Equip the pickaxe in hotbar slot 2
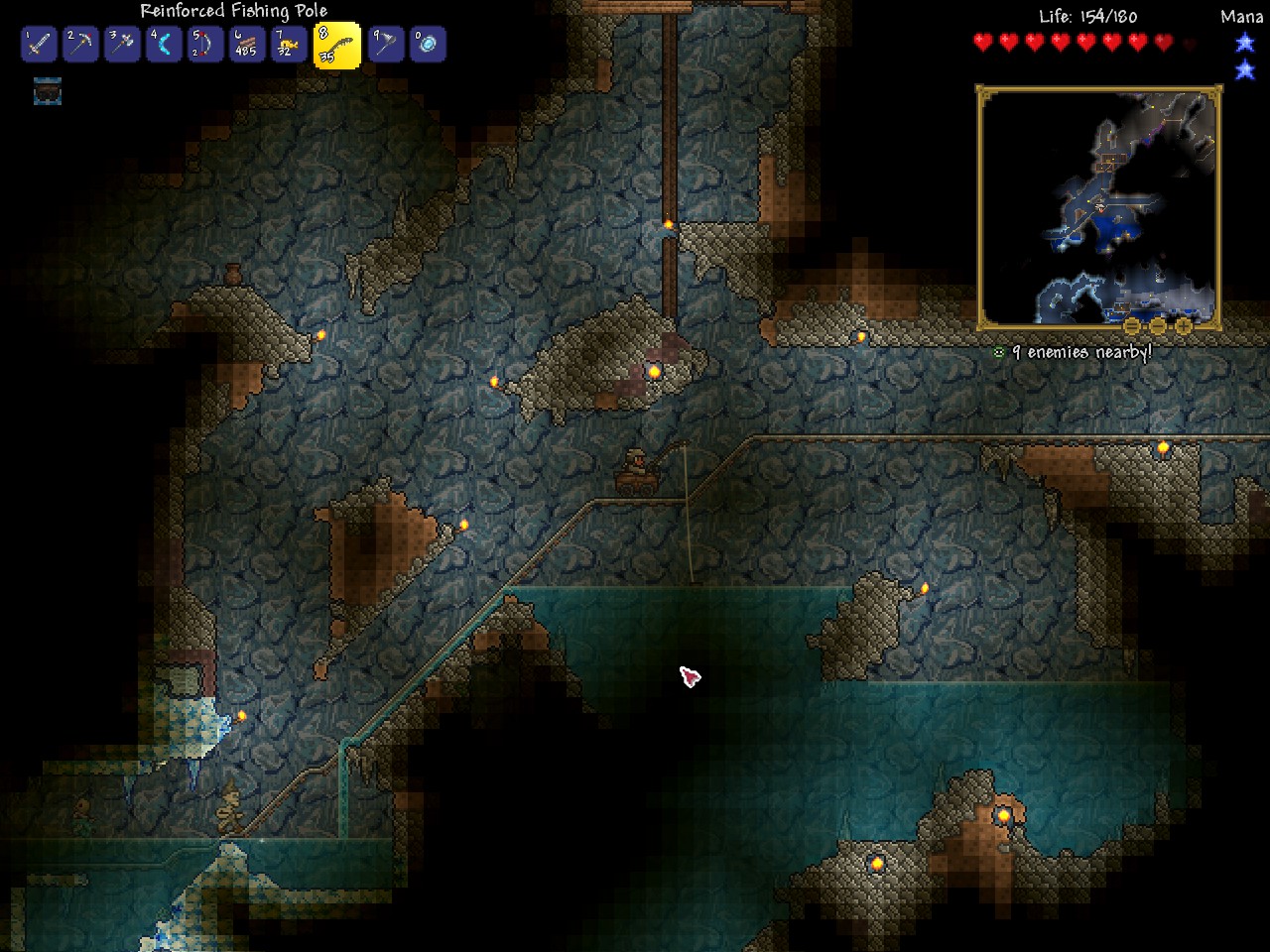The height and width of the screenshot is (952, 1270). tap(80, 45)
